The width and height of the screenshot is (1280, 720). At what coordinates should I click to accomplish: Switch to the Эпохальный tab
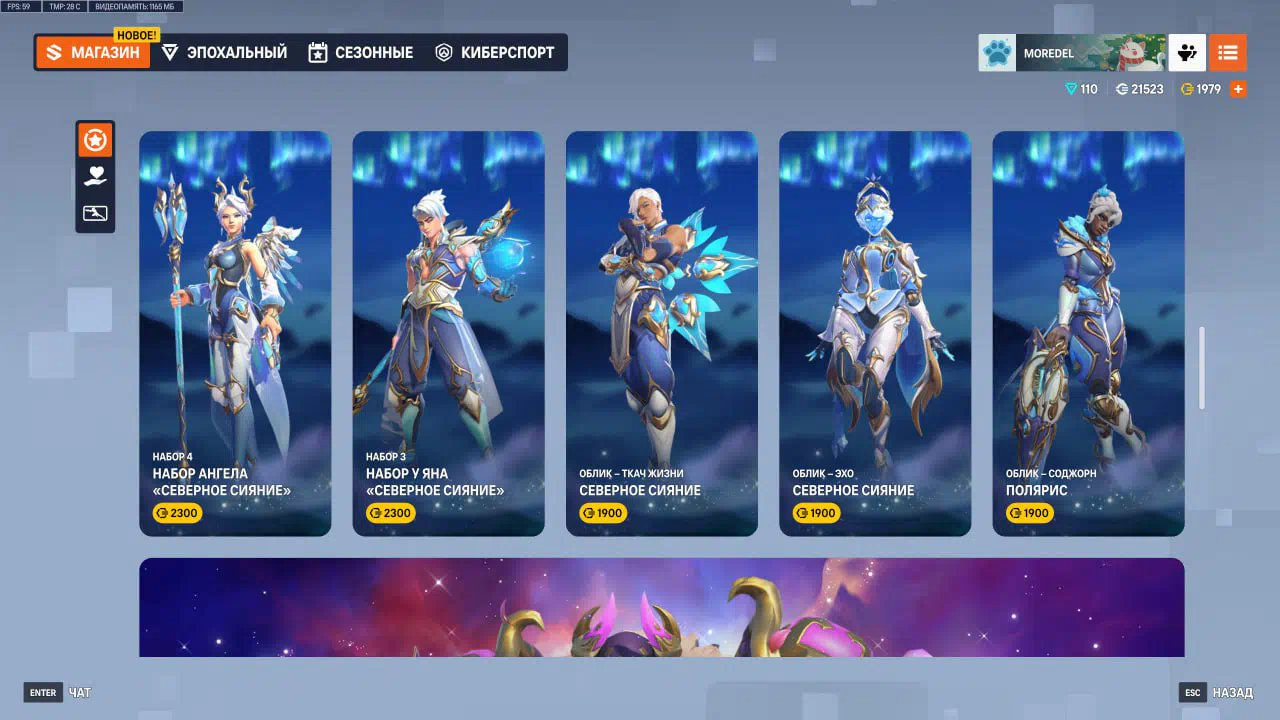click(224, 53)
